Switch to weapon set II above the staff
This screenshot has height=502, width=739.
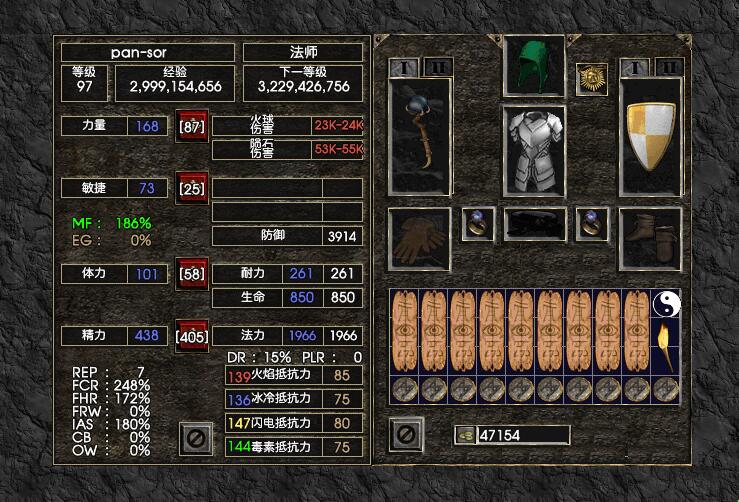[x=438, y=66]
